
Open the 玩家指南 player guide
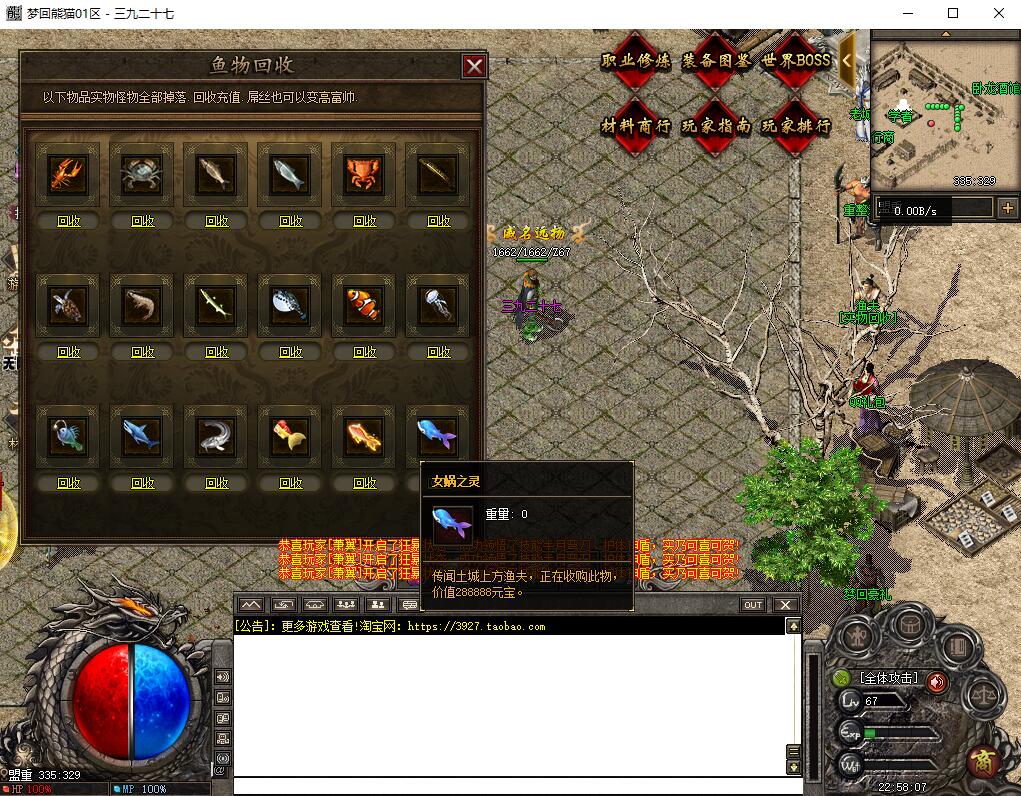click(x=716, y=126)
